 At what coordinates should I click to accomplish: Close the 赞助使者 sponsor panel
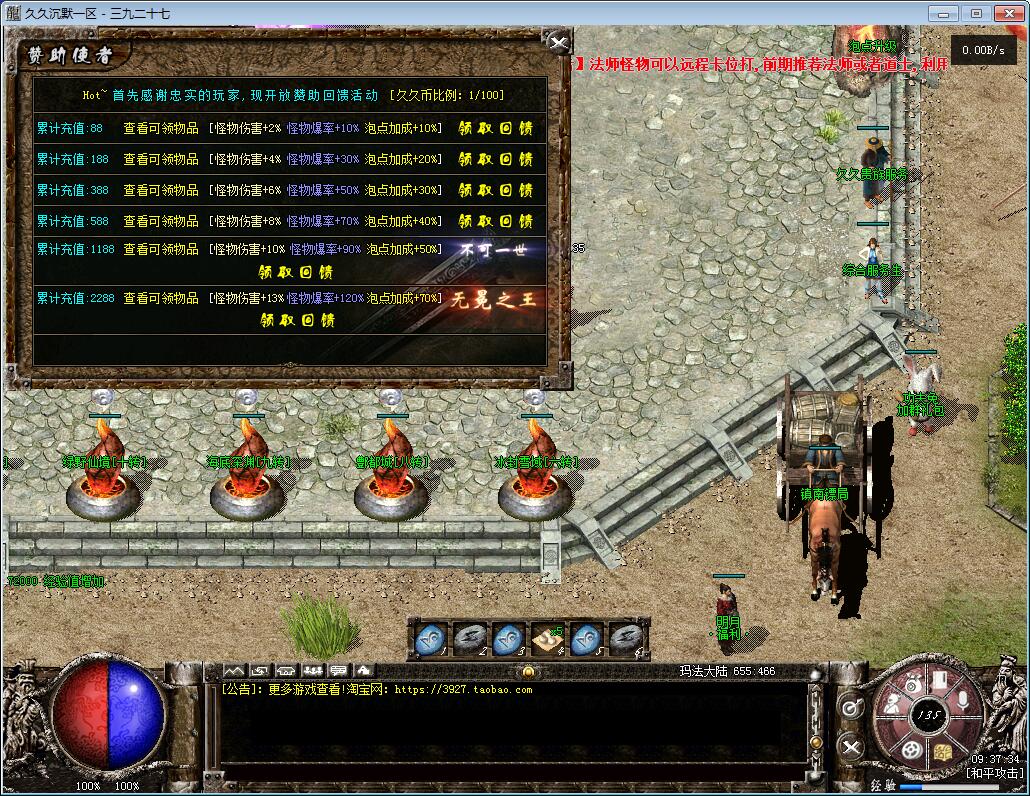tap(559, 43)
